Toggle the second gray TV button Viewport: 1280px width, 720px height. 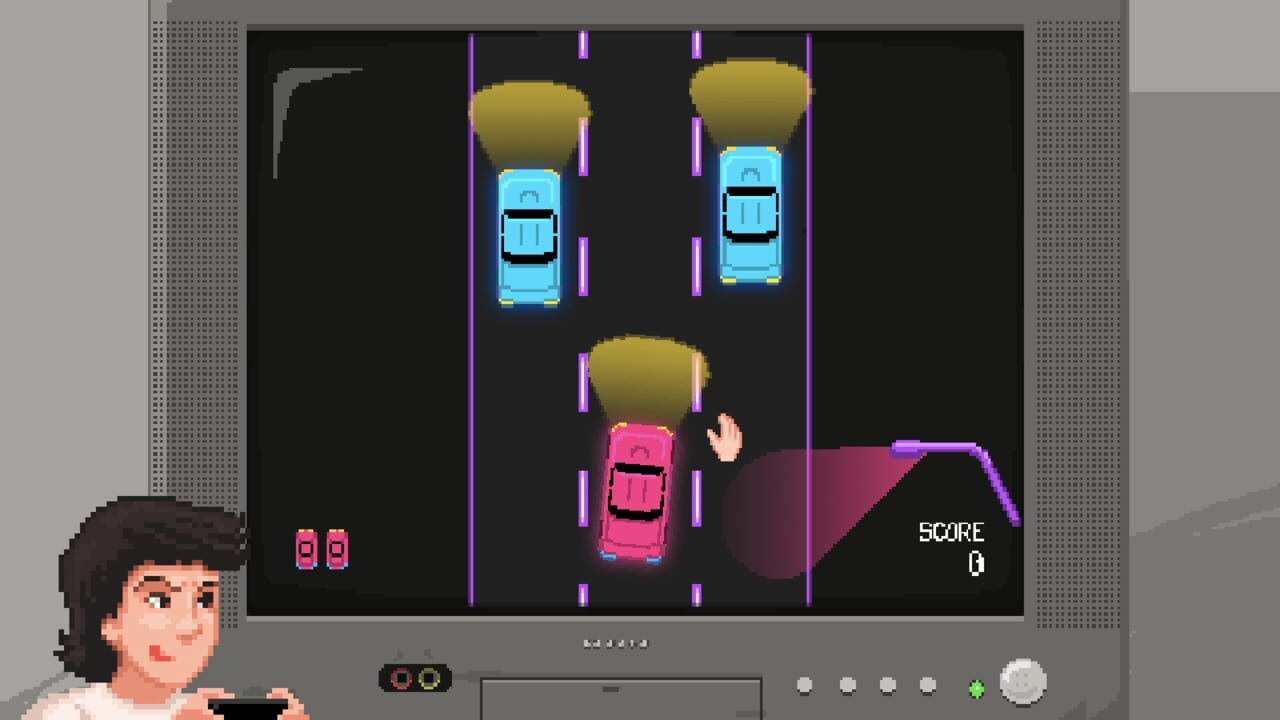[847, 685]
